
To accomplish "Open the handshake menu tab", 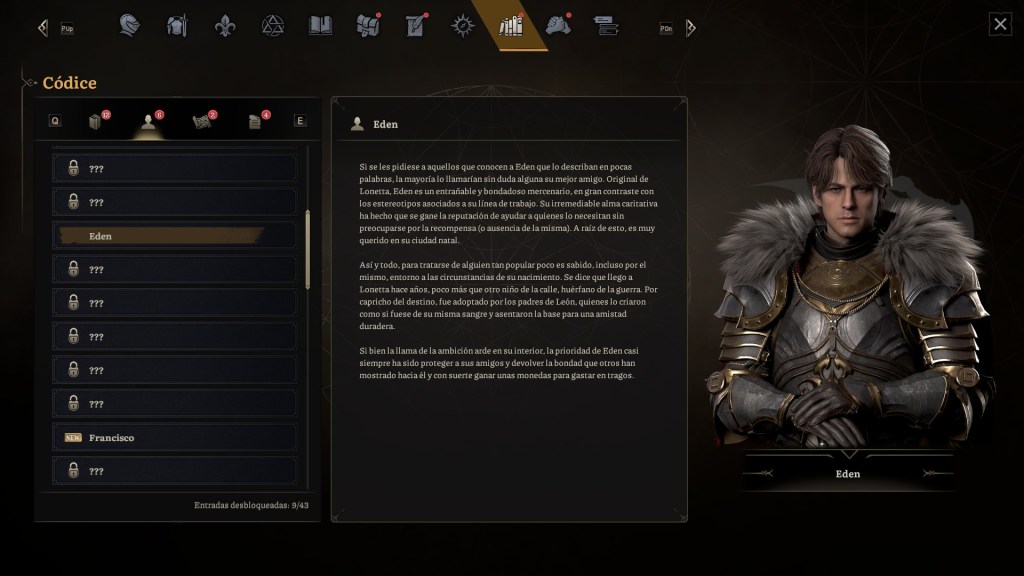I will point(558,25).
